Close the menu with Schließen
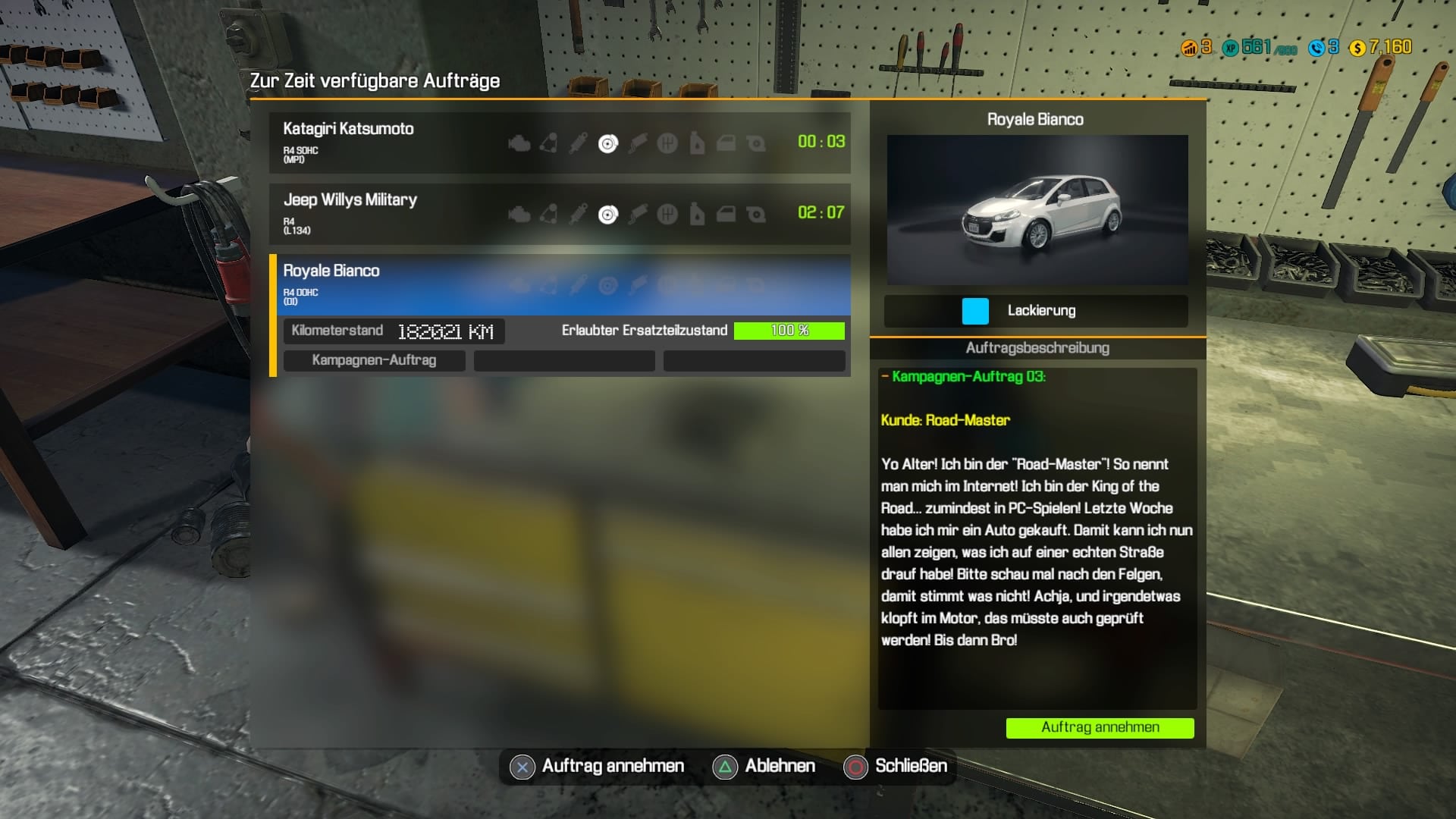 [896, 767]
